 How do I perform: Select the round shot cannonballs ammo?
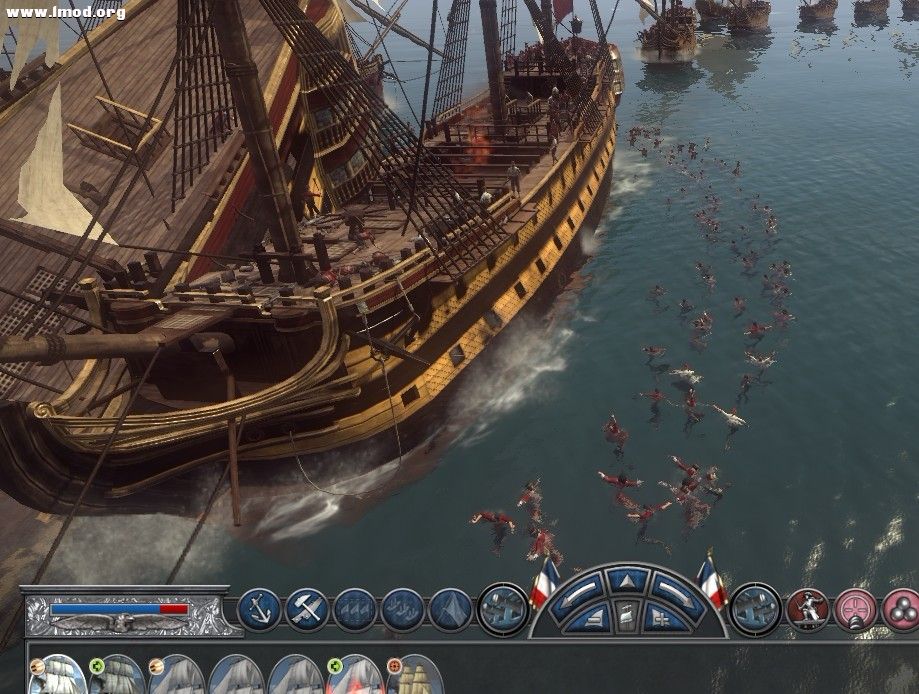coord(901,609)
